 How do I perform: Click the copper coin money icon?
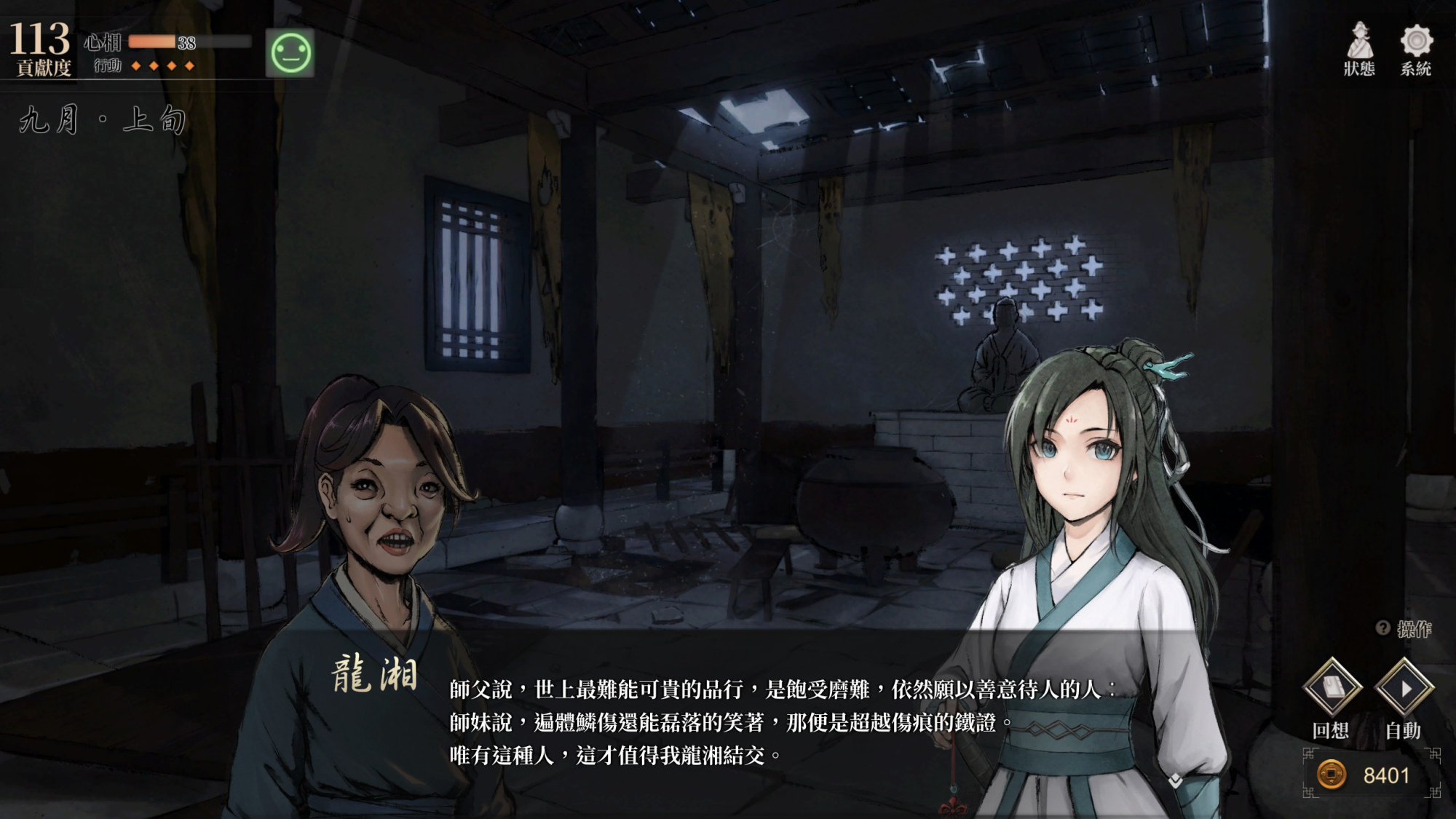click(x=1332, y=775)
